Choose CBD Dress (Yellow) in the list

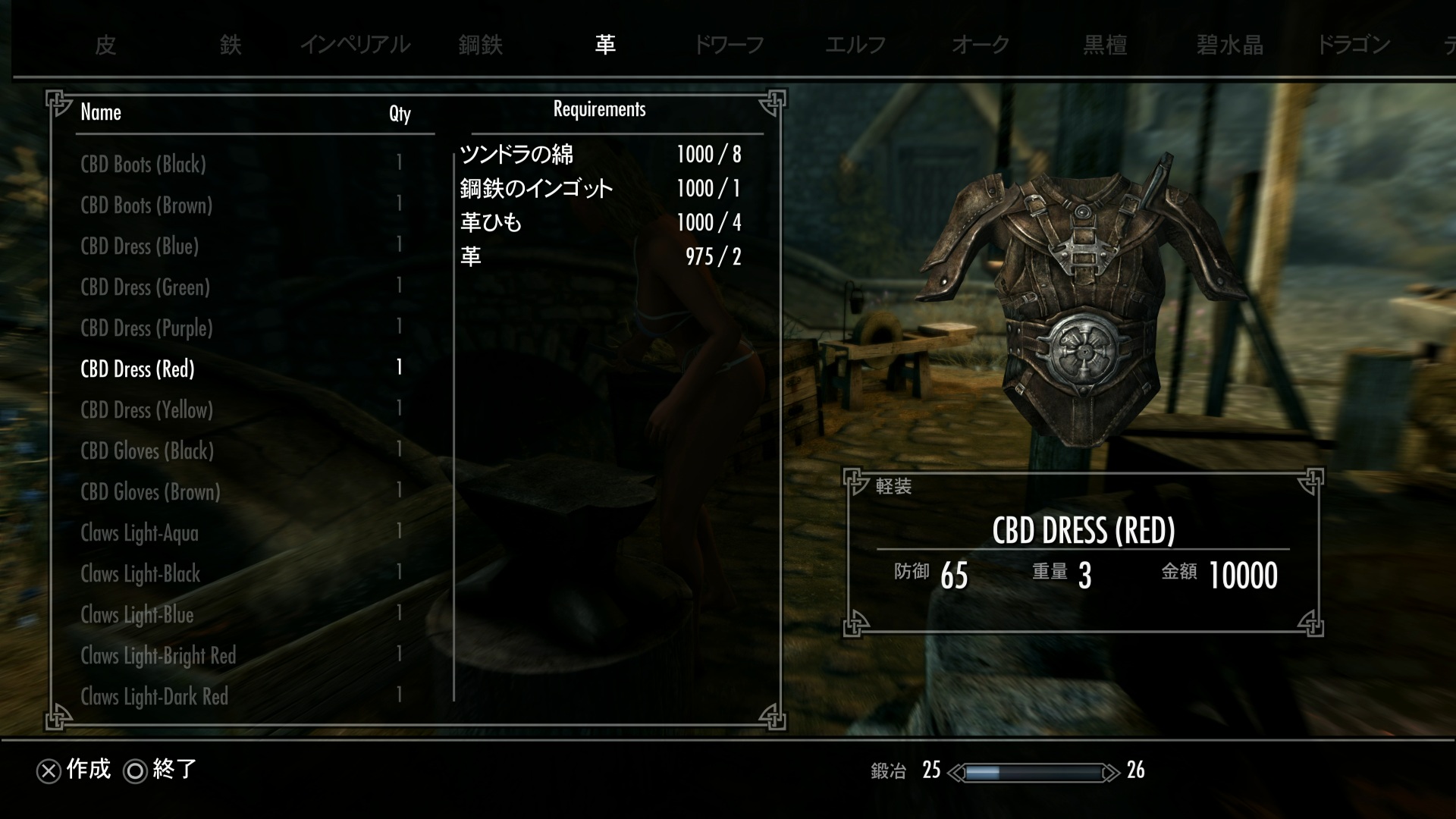click(146, 410)
